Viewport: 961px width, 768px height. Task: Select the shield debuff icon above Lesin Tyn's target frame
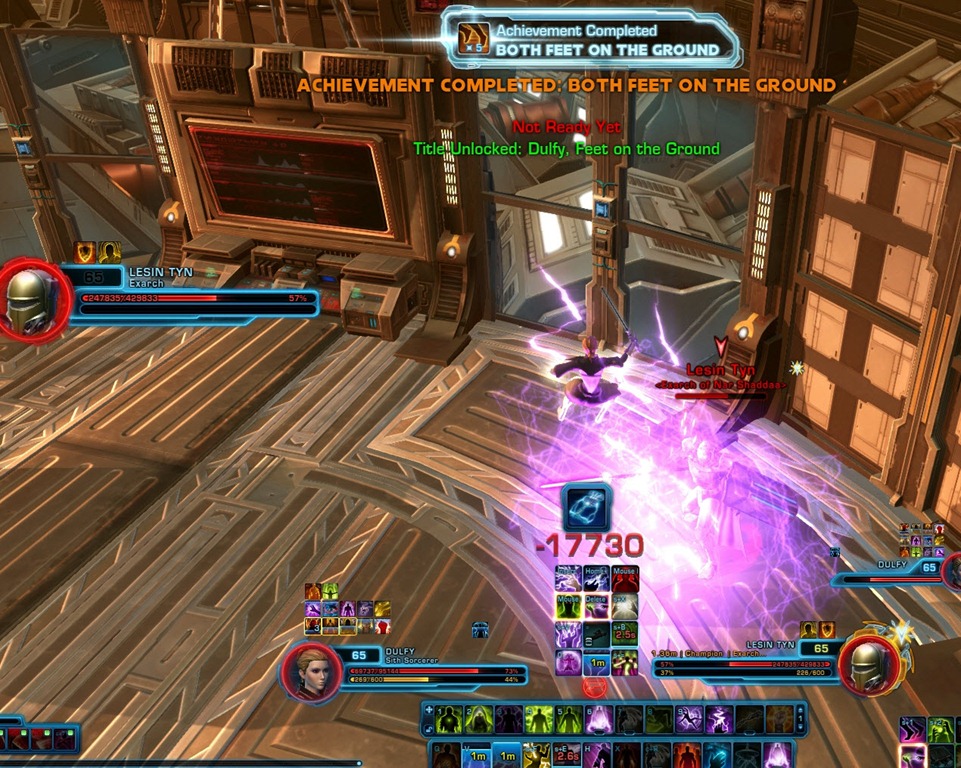827,629
